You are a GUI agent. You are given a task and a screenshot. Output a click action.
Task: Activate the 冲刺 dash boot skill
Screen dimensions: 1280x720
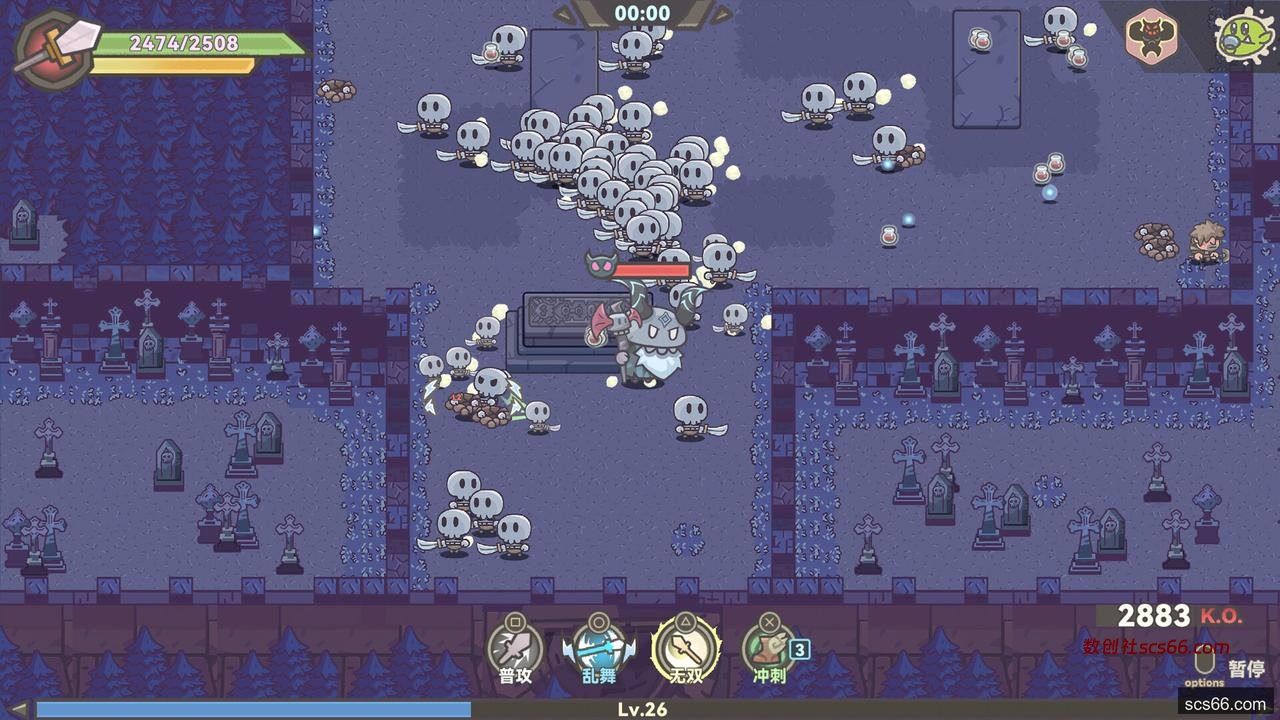click(x=768, y=649)
